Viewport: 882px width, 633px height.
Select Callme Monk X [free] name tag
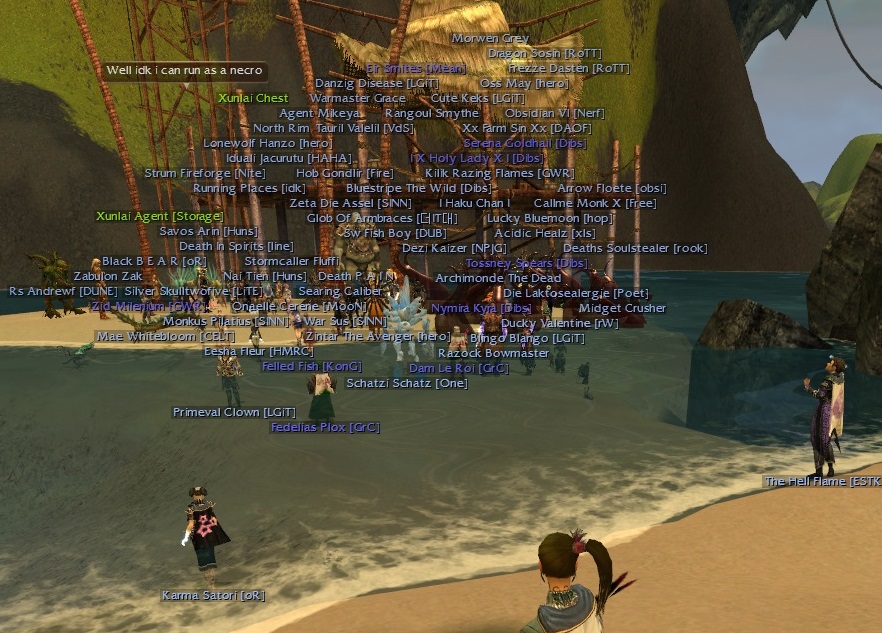(x=594, y=203)
